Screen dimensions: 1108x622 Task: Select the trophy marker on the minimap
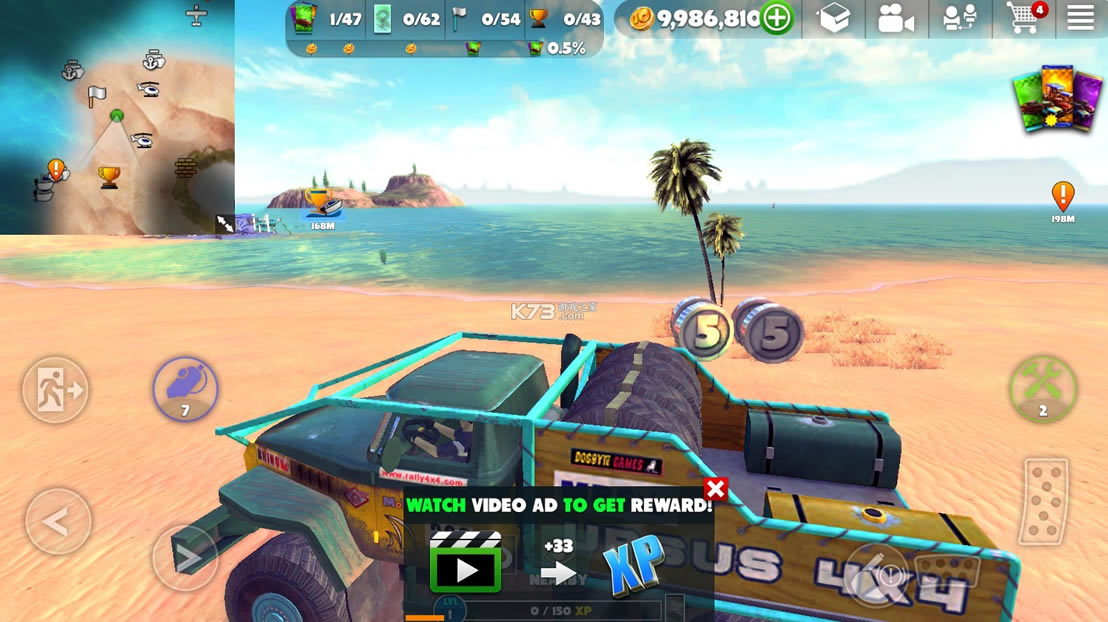point(109,177)
